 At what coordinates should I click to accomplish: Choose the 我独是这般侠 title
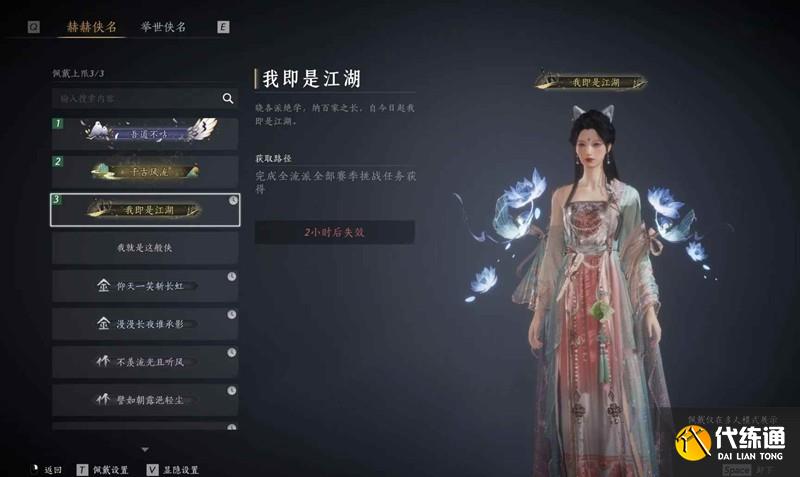point(145,247)
